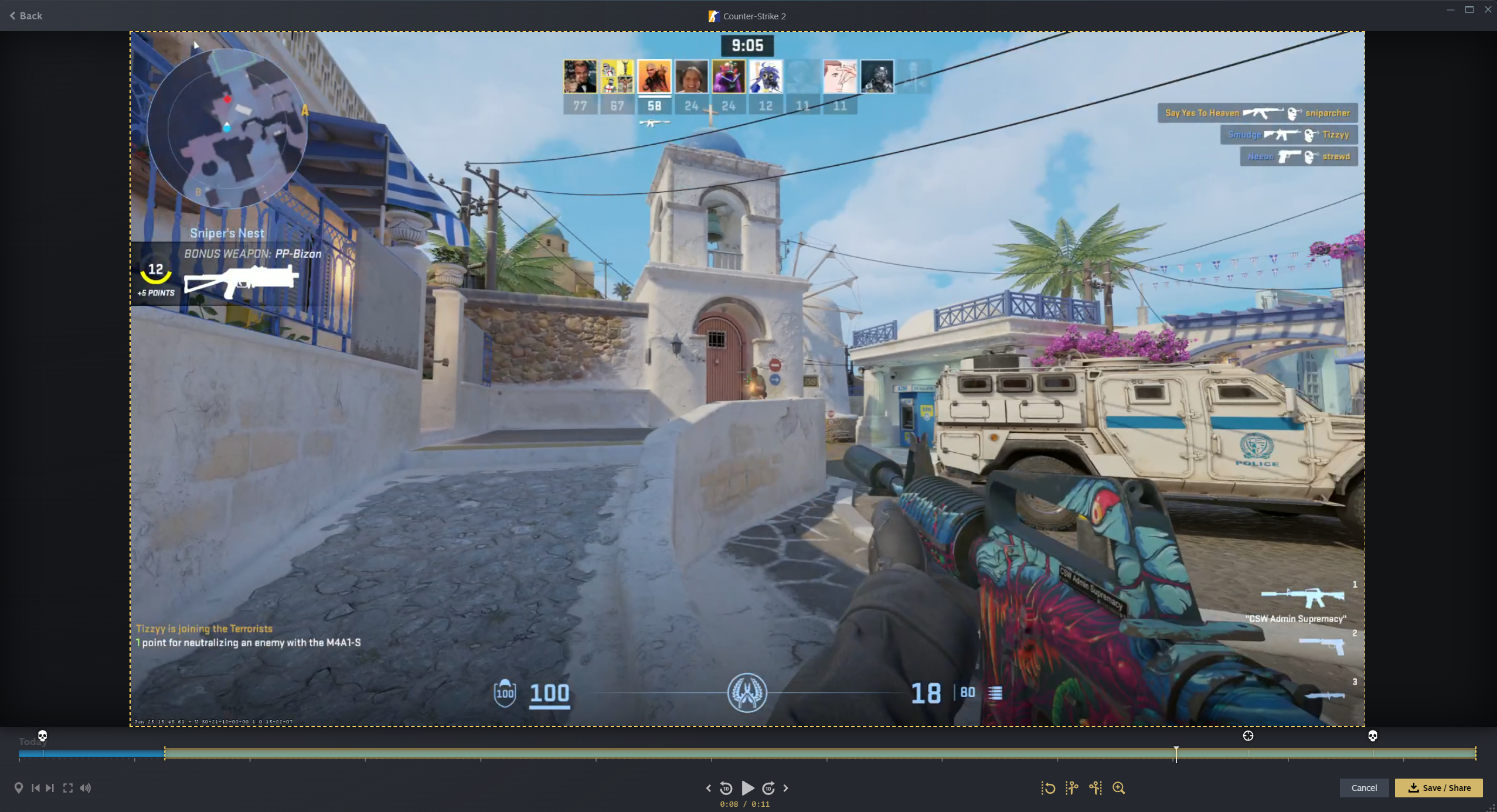Set clip start with the first scissors icon
This screenshot has width=1497, height=812.
pyautogui.click(x=1072, y=788)
